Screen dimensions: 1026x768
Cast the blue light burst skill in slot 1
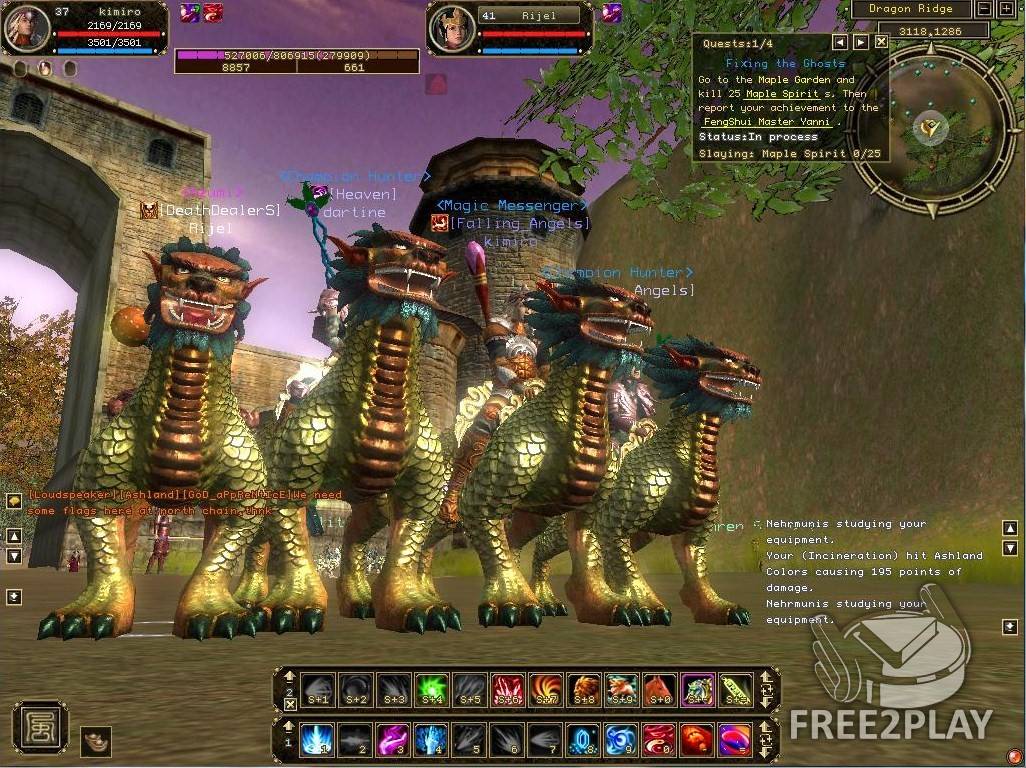(x=318, y=740)
